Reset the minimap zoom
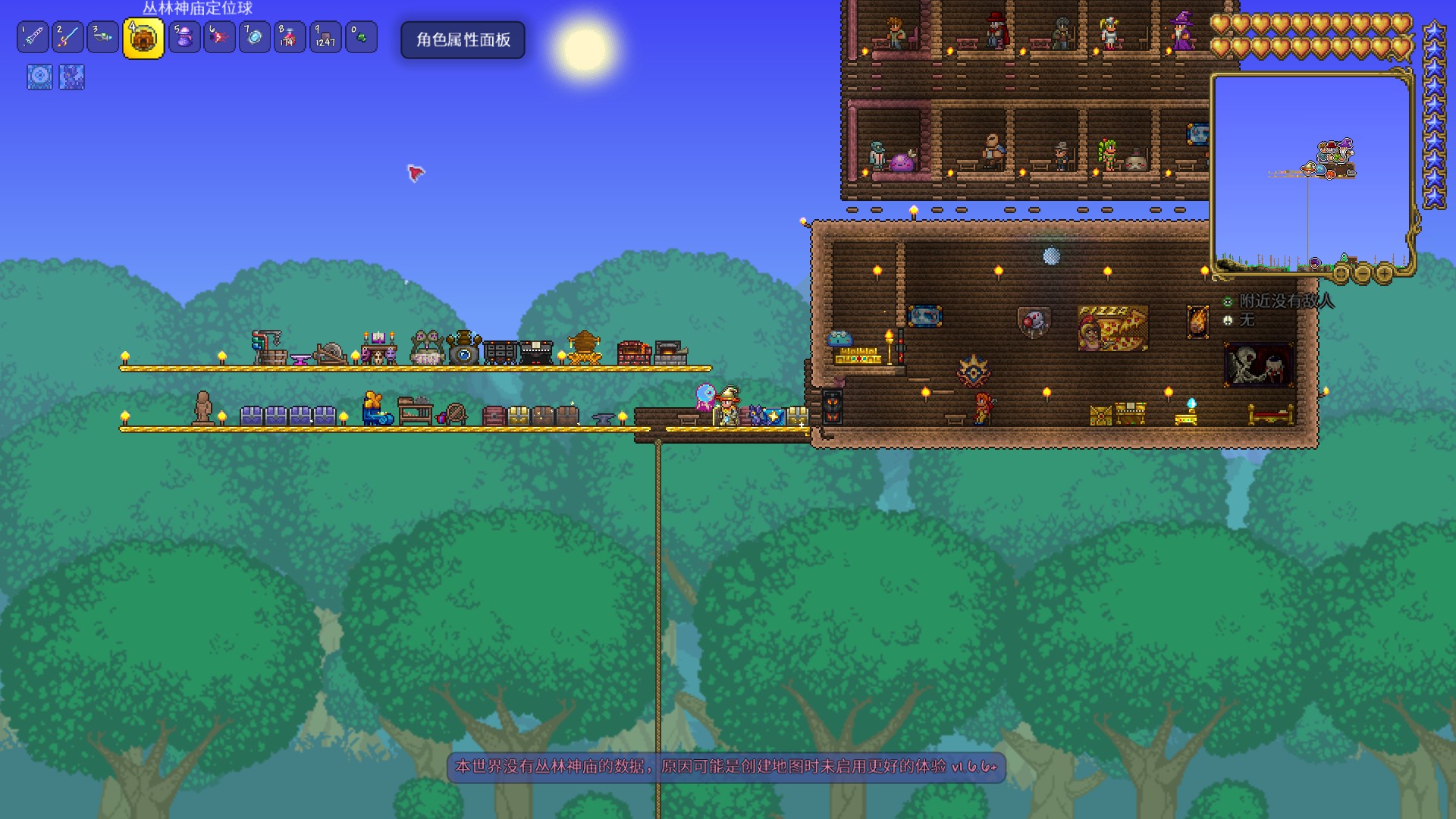The image size is (1456, 819). (x=1341, y=273)
